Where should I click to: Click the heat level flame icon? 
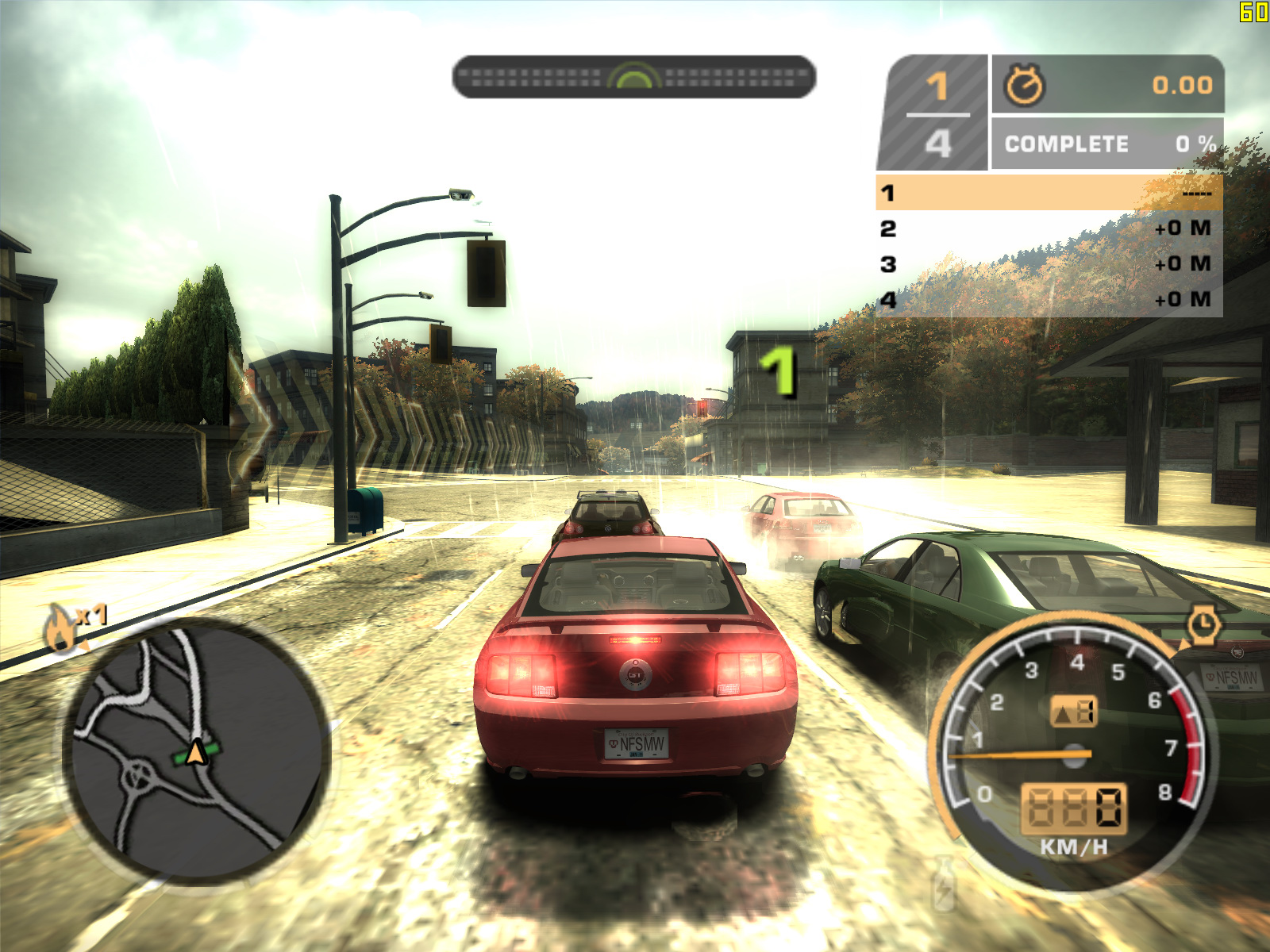coord(60,628)
